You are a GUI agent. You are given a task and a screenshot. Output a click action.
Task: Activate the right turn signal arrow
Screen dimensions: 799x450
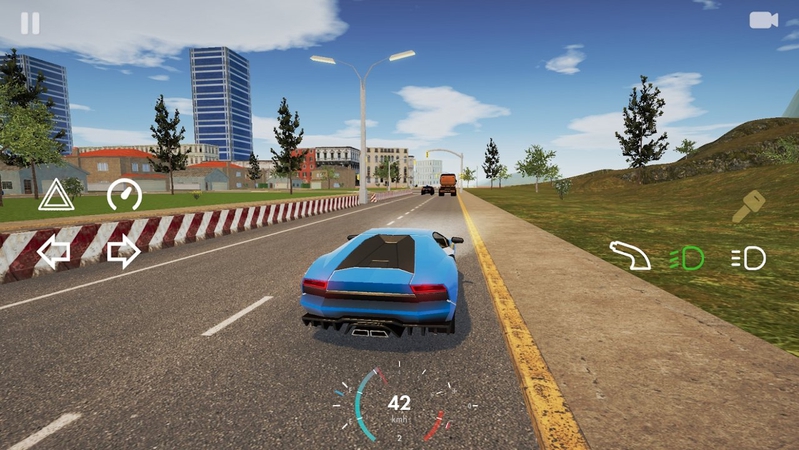click(123, 253)
